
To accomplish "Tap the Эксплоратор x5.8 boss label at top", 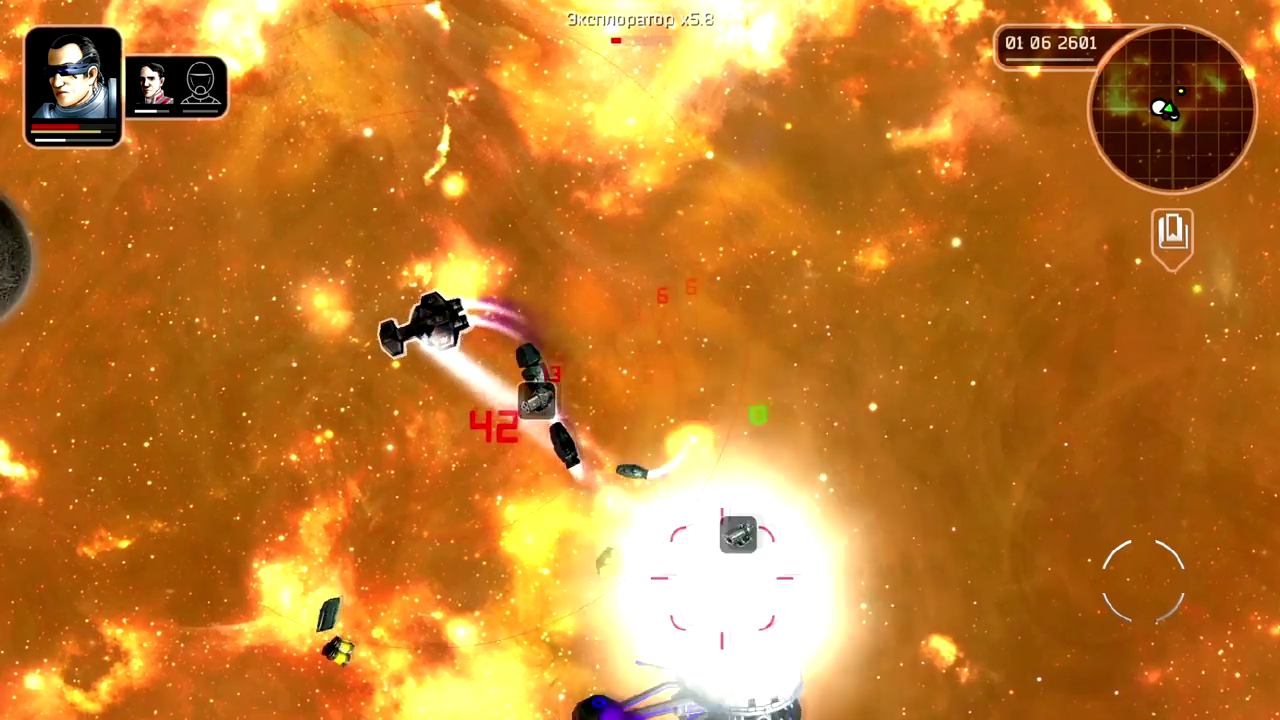I will [x=639, y=19].
